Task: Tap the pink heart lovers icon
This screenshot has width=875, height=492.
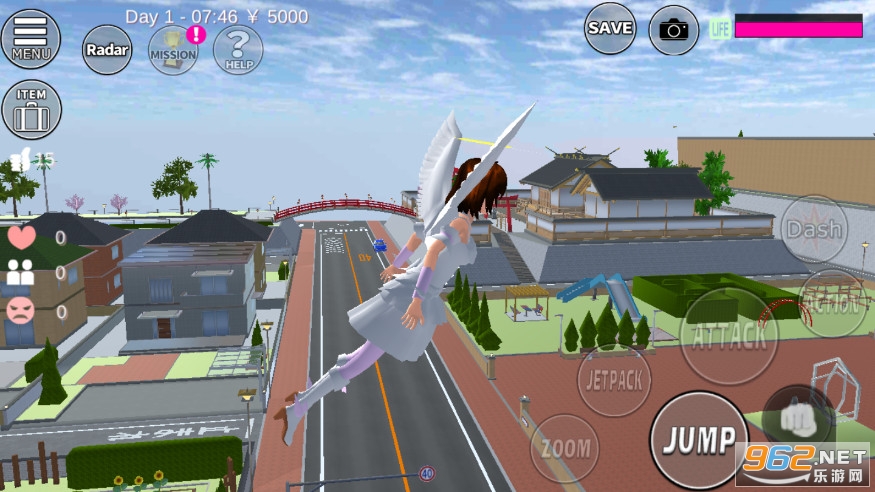Action: (21, 237)
